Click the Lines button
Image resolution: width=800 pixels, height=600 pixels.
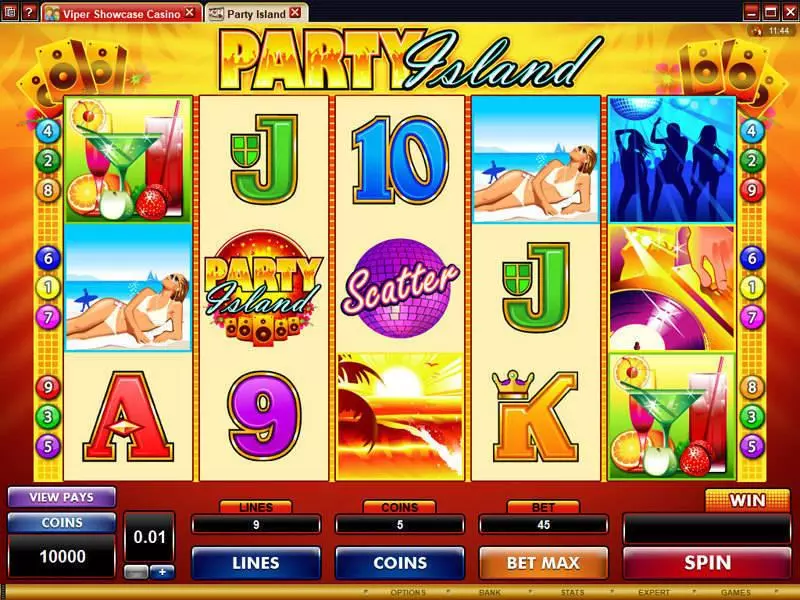click(x=256, y=563)
